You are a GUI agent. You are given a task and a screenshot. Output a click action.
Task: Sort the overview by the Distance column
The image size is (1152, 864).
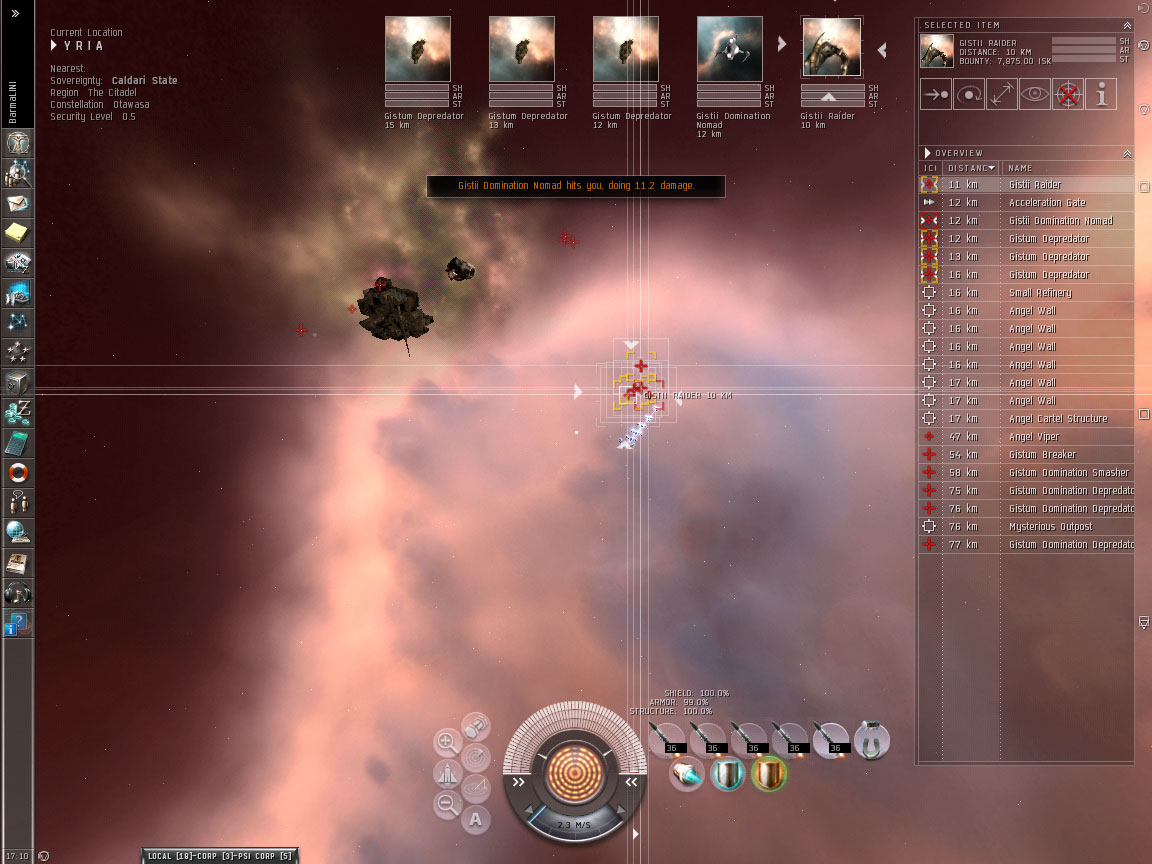pyautogui.click(x=968, y=168)
